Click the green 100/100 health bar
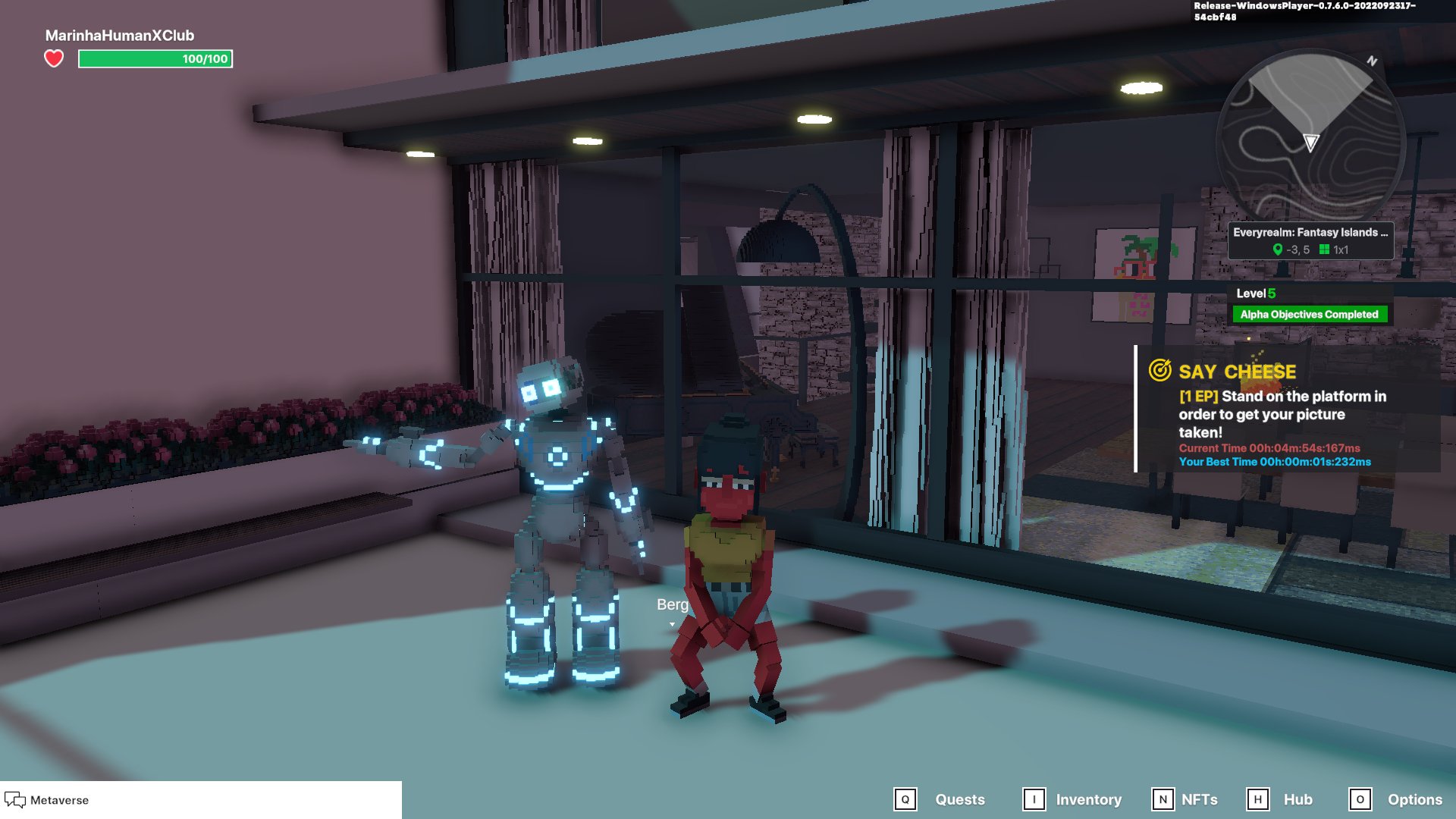Screen dimensions: 1456x819 click(x=155, y=58)
